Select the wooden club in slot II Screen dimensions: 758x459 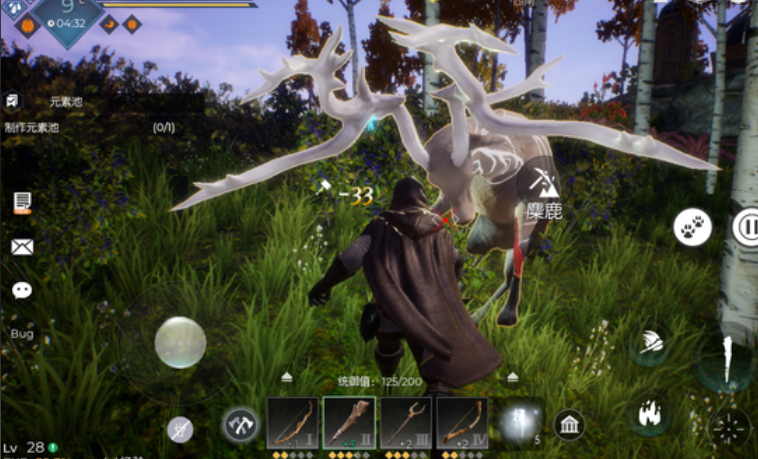point(349,423)
